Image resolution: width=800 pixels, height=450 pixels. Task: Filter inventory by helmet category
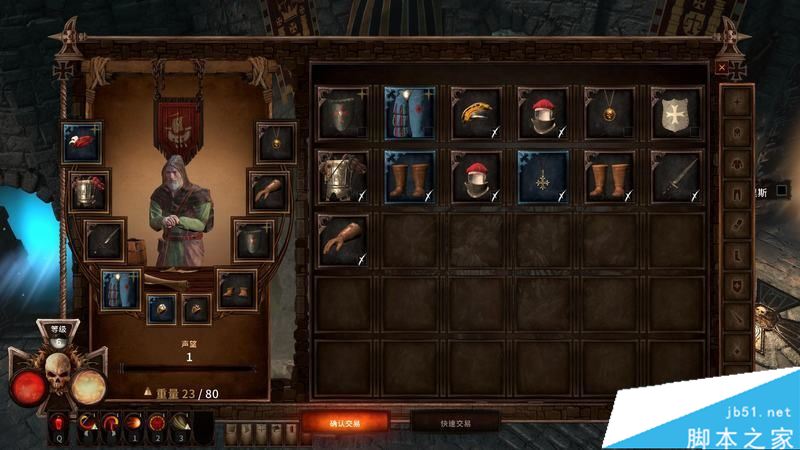(737, 131)
